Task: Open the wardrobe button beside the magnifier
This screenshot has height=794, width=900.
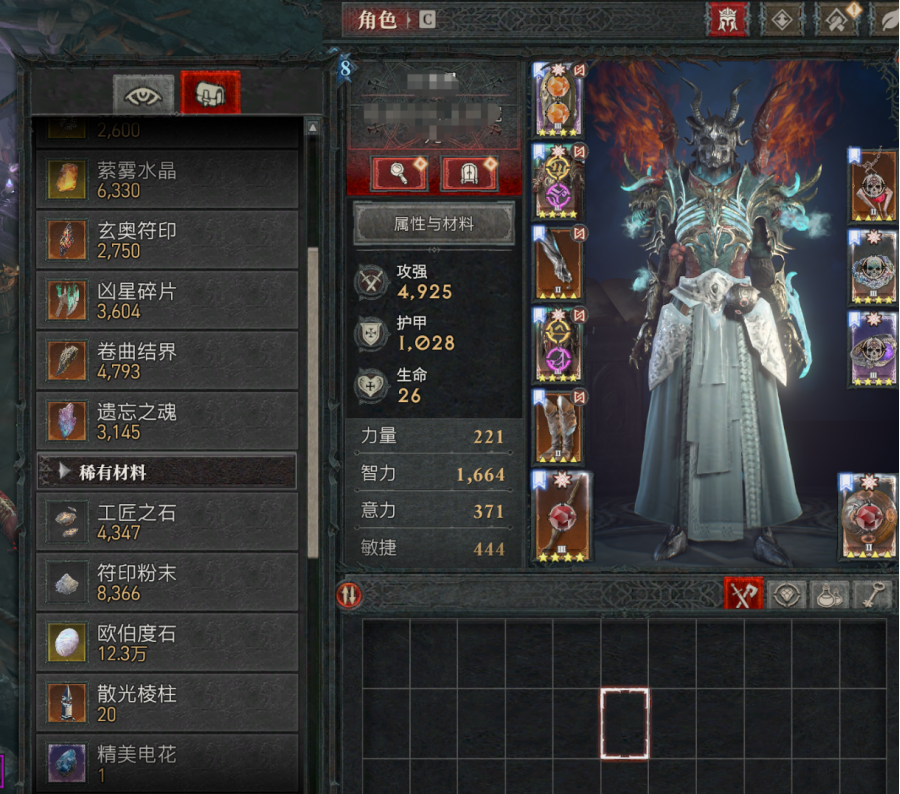Action: [x=469, y=173]
